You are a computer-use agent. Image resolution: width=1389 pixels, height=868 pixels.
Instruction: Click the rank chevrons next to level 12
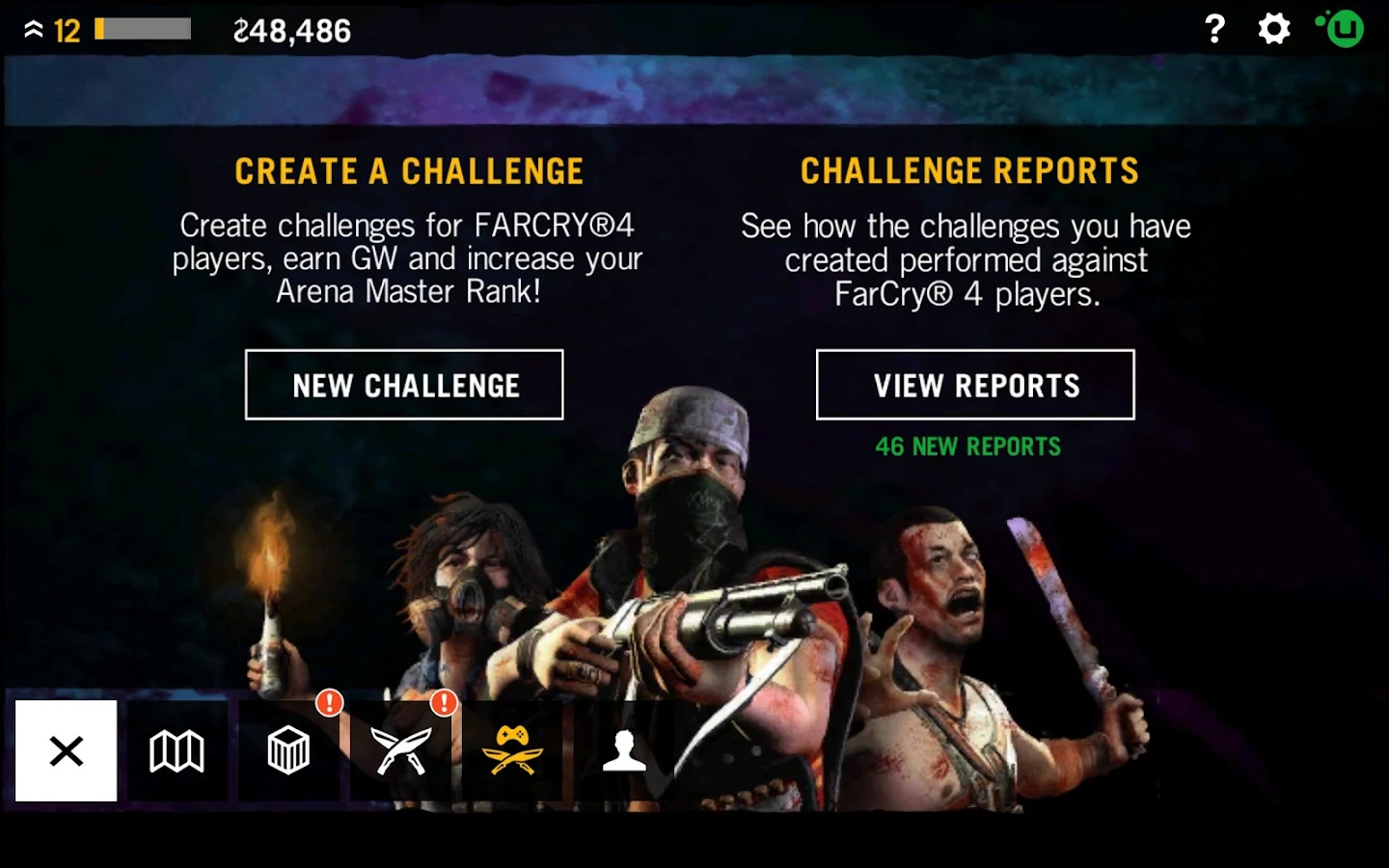coord(32,29)
